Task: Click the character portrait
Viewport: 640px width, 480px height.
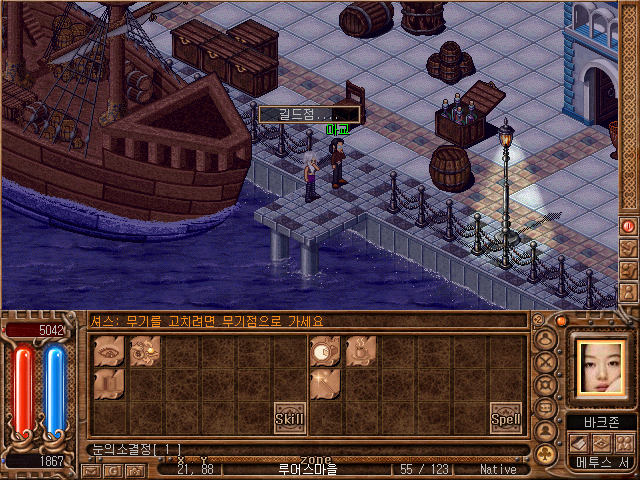Action: pos(601,367)
